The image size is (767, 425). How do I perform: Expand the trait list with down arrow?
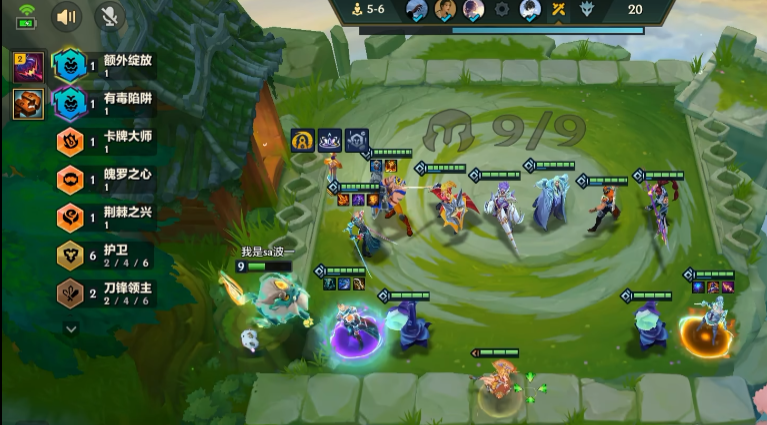(71, 327)
